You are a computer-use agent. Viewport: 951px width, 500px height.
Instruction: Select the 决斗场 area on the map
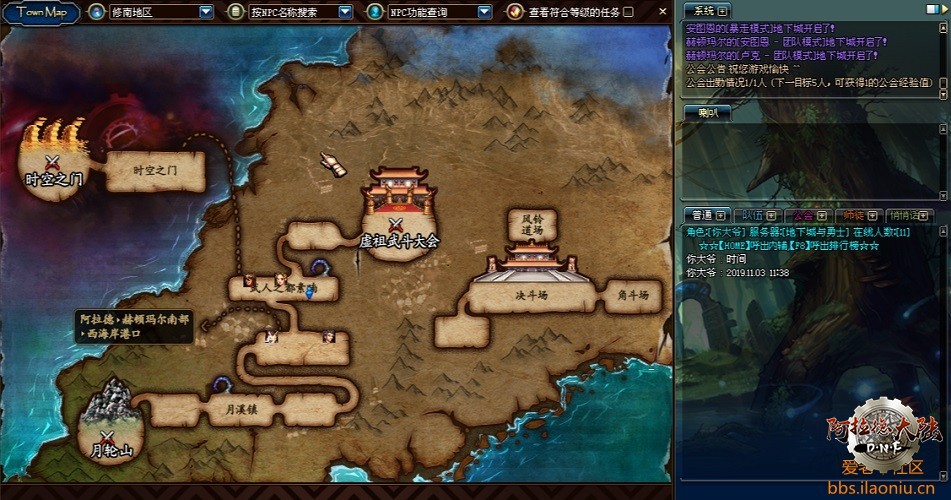(x=531, y=295)
